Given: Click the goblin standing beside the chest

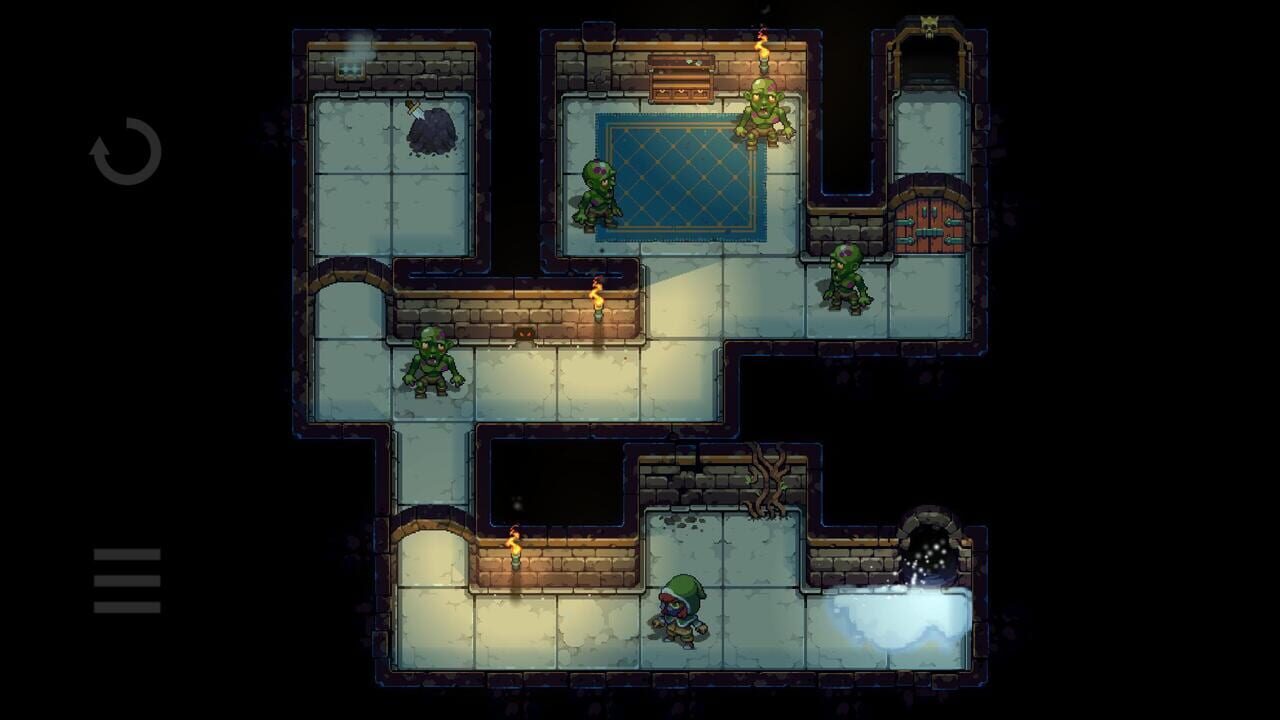Looking at the screenshot, I should (x=763, y=110).
